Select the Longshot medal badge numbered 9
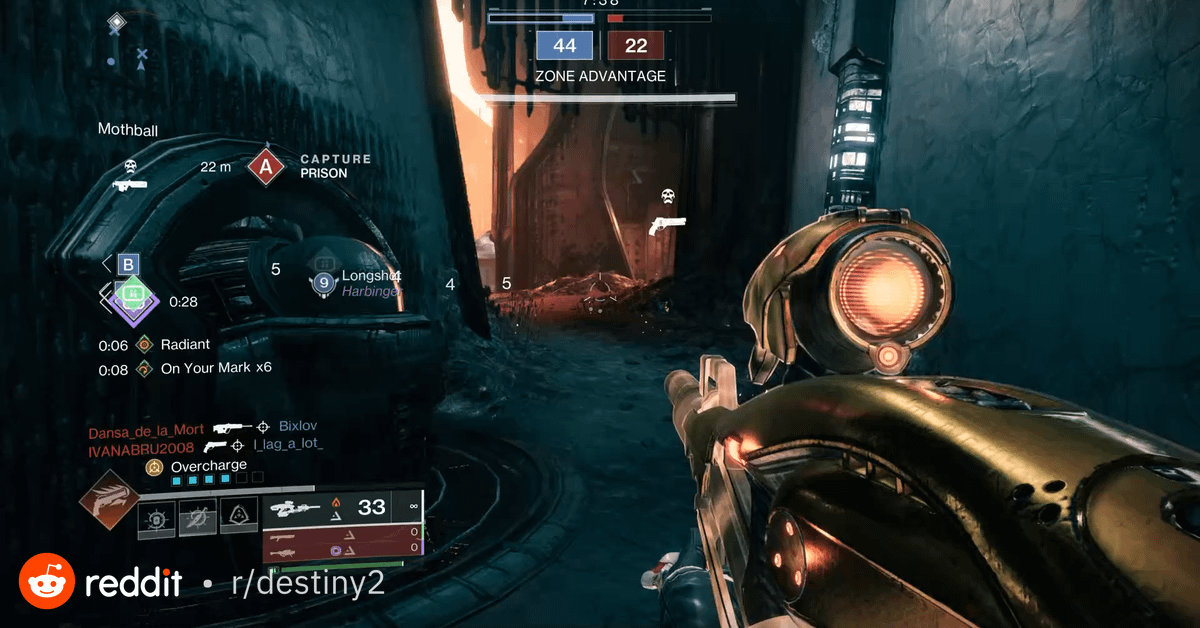1200x628 pixels. [322, 283]
